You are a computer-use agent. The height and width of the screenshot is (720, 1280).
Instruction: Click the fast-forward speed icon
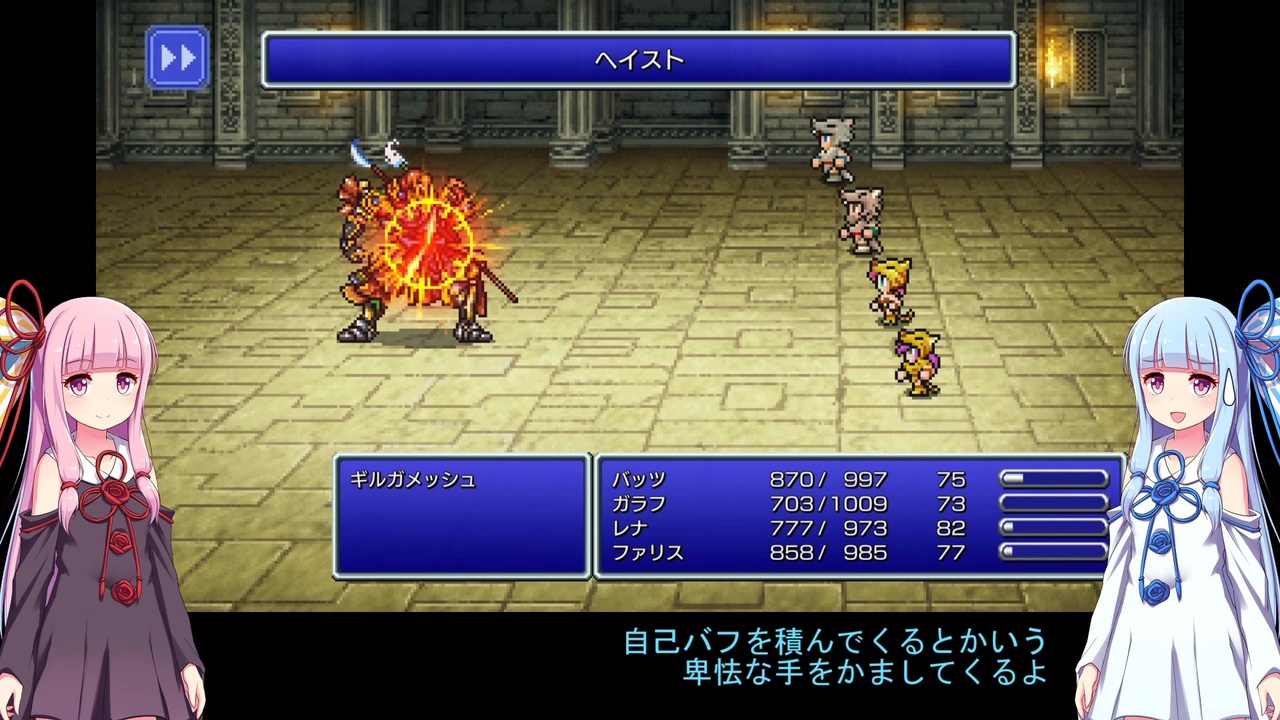coord(178,57)
